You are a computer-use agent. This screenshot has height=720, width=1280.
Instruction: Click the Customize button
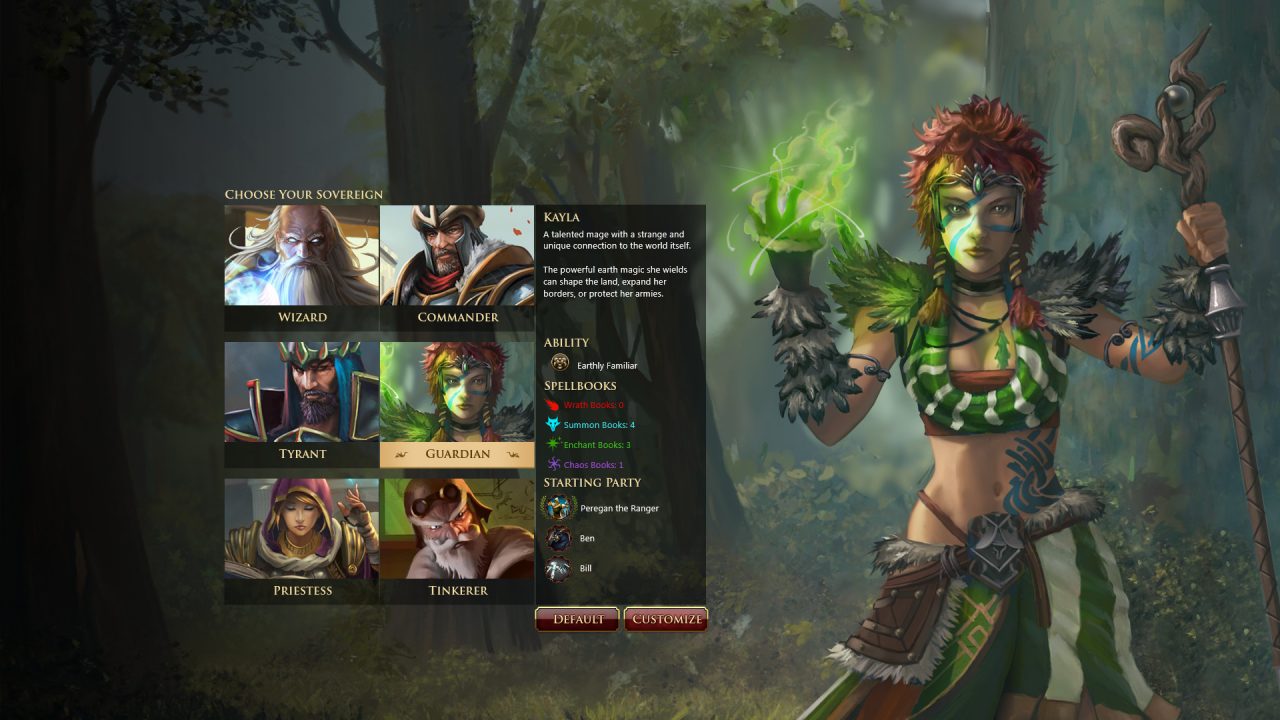point(666,619)
